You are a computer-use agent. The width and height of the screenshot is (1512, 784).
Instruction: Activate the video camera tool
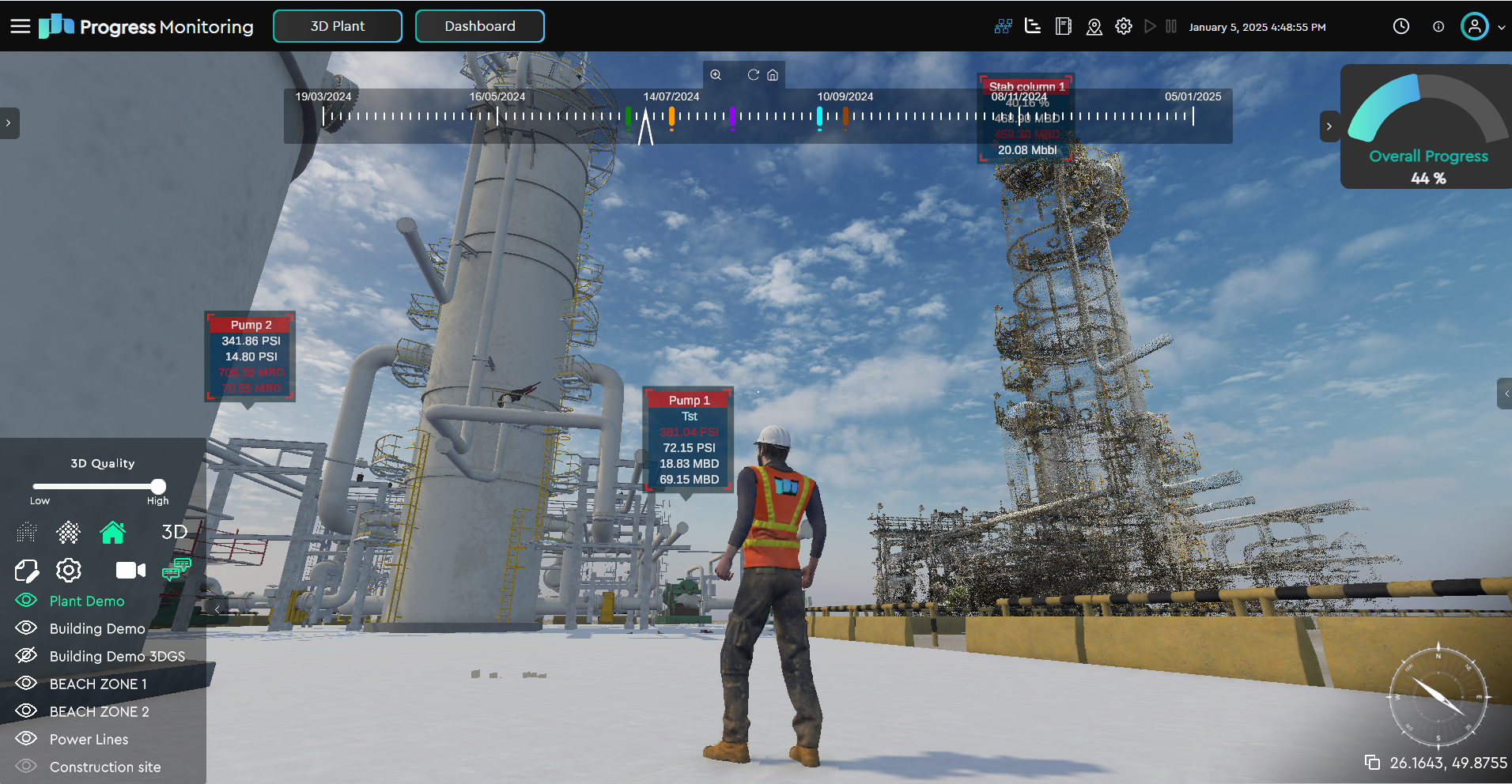[x=130, y=570]
